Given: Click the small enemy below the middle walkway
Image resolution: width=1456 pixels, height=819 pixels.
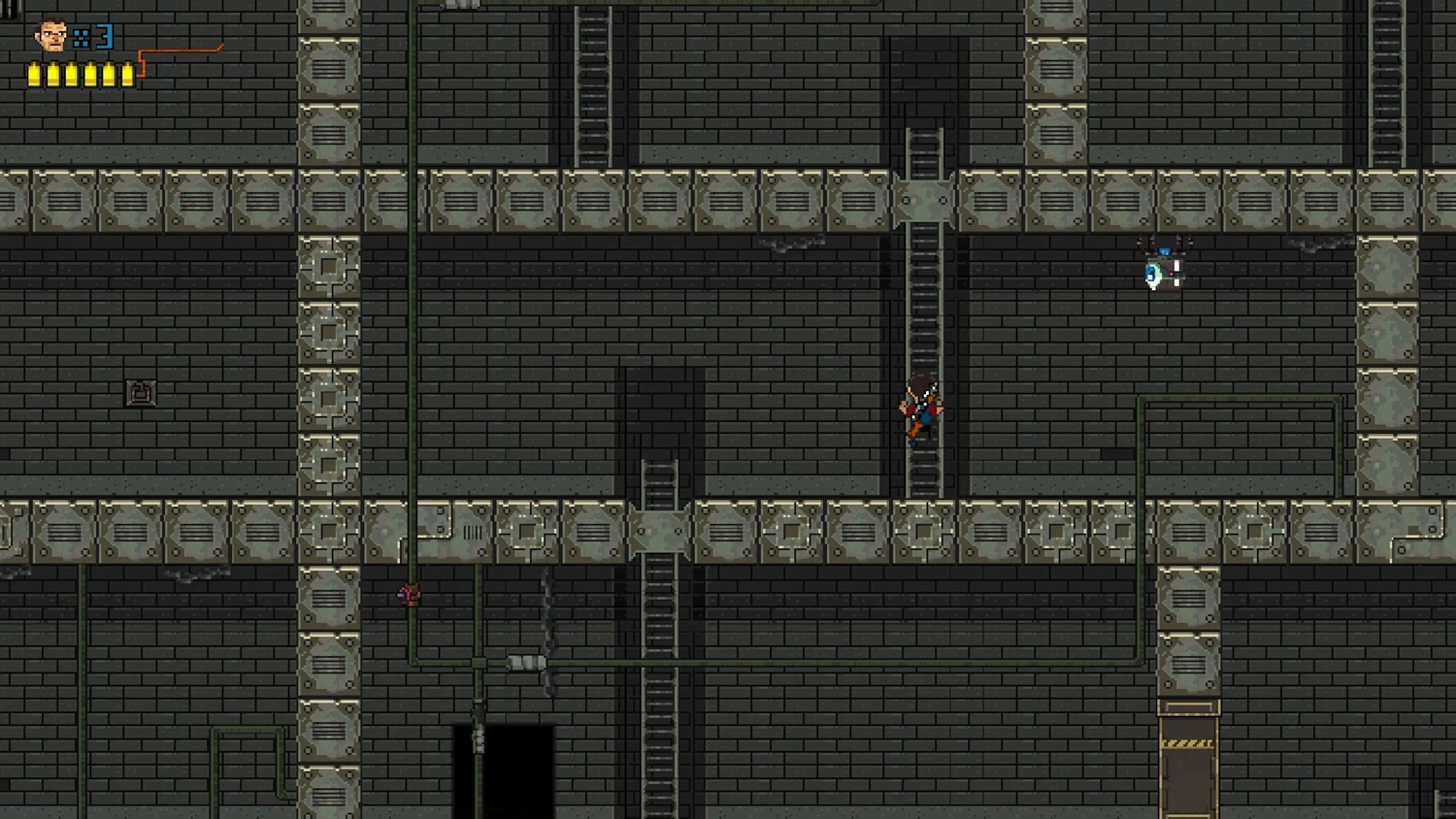Looking at the screenshot, I should pyautogui.click(x=408, y=596).
